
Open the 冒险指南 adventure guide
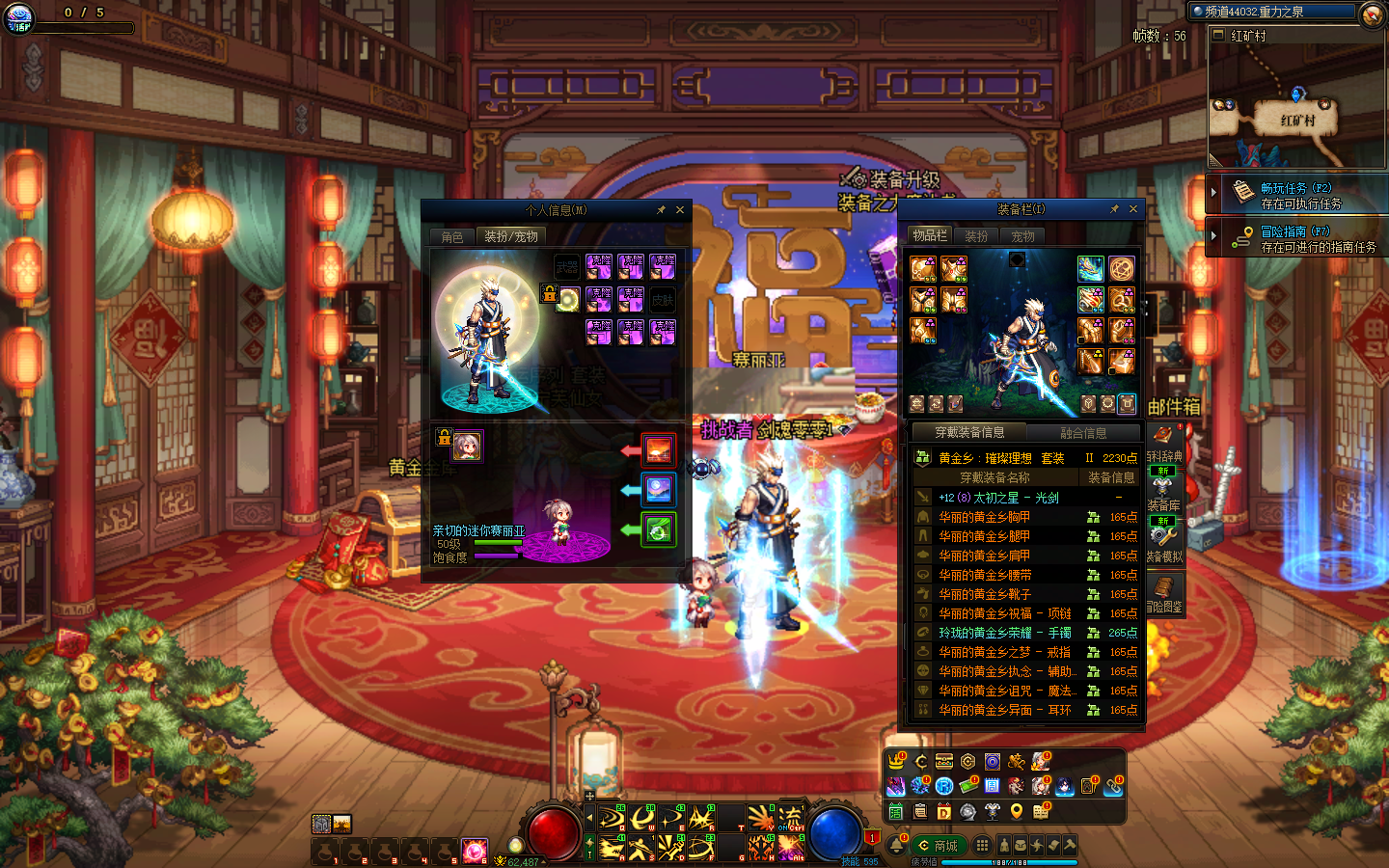tap(1297, 238)
